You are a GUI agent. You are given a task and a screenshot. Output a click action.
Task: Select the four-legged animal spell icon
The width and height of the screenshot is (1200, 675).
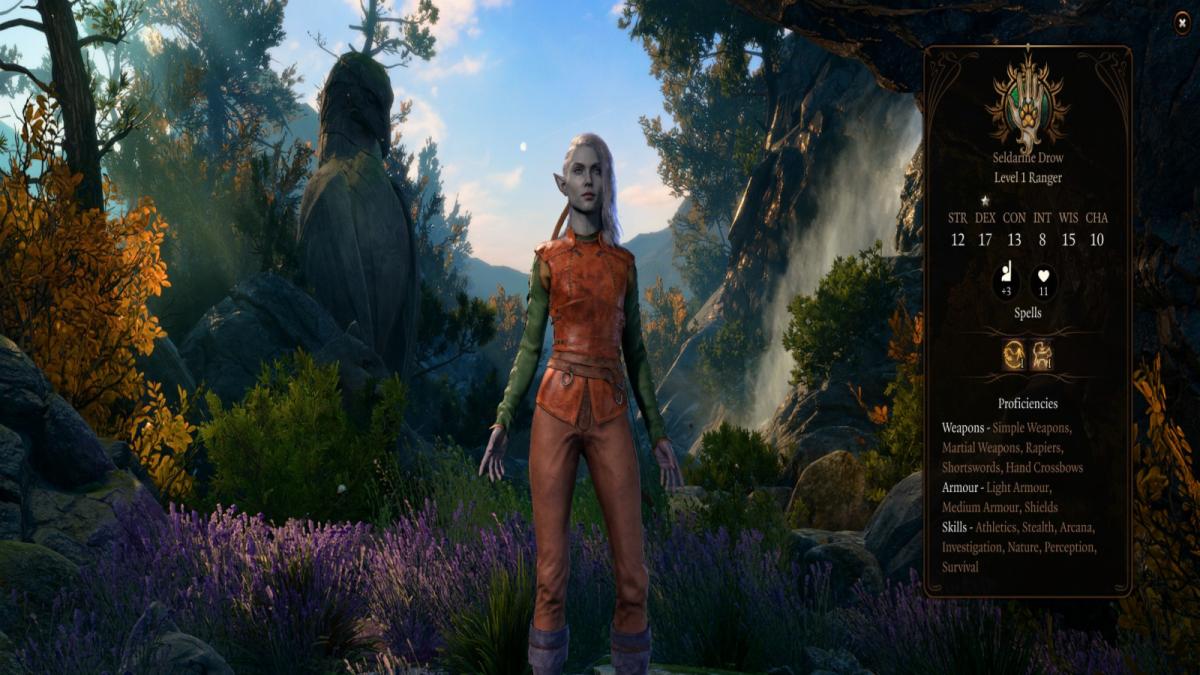coord(1042,355)
